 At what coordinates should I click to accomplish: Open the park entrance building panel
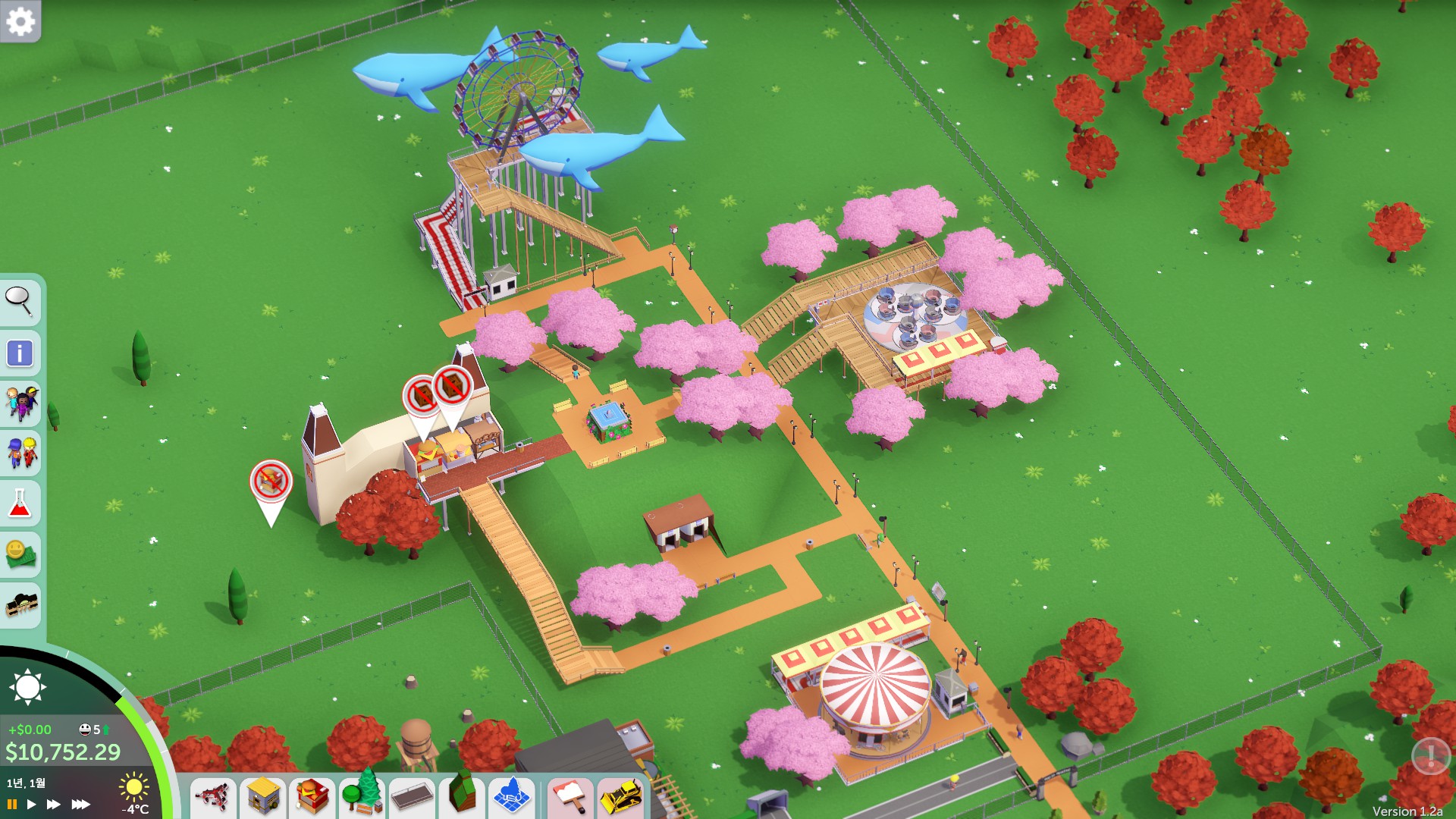pos(20,605)
